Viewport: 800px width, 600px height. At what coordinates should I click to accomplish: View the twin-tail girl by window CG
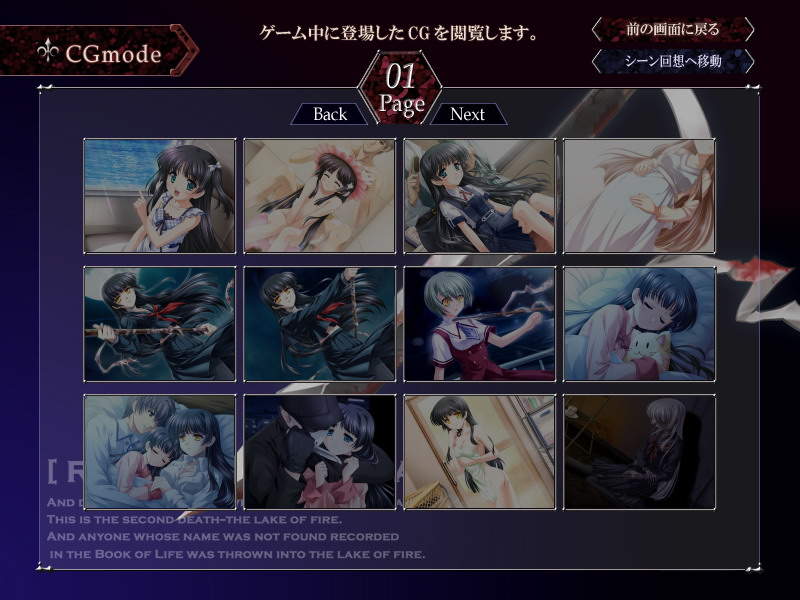160,196
